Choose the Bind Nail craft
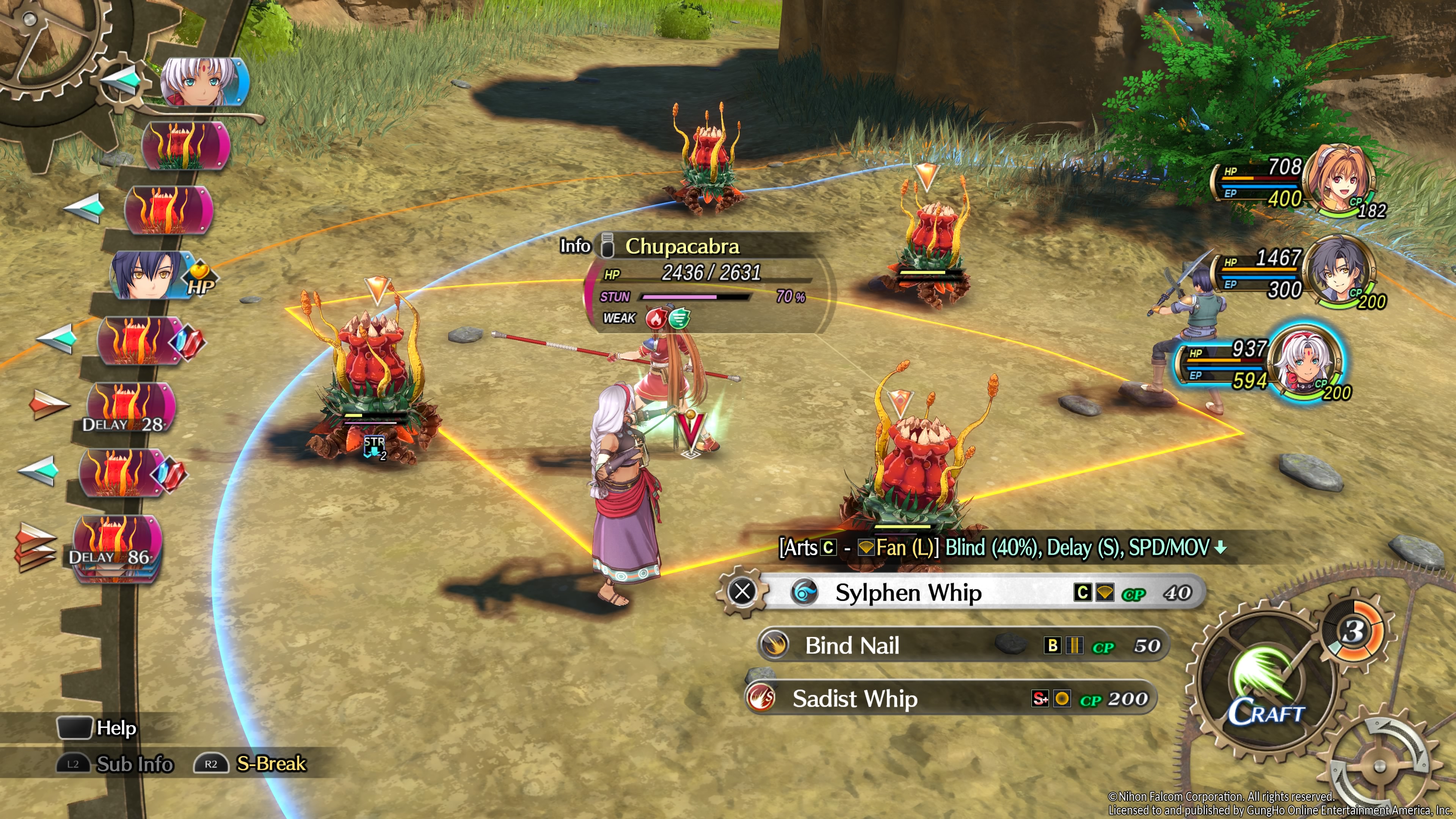1456x819 pixels. (961, 645)
